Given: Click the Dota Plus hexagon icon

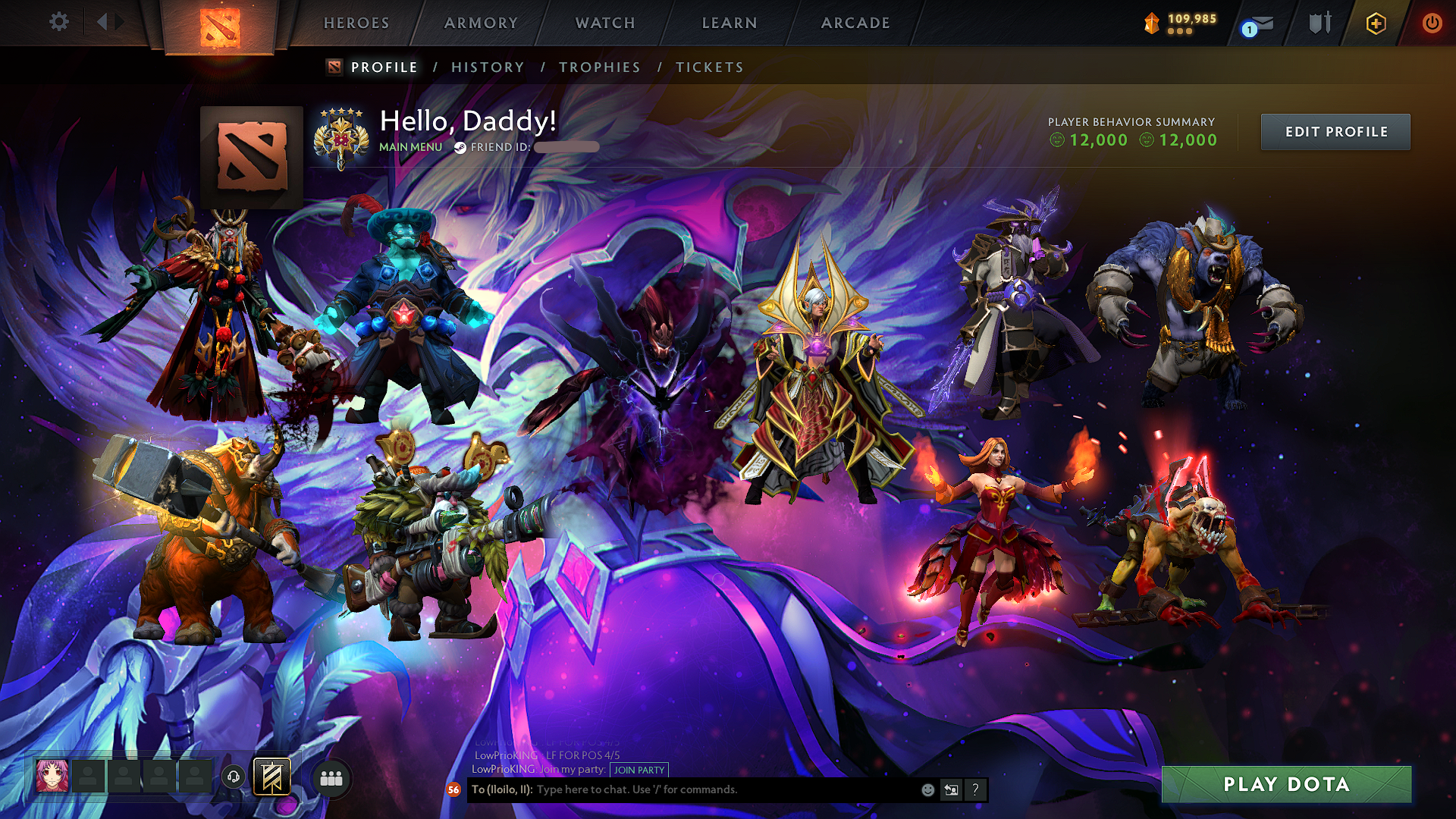Looking at the screenshot, I should (x=1376, y=24).
